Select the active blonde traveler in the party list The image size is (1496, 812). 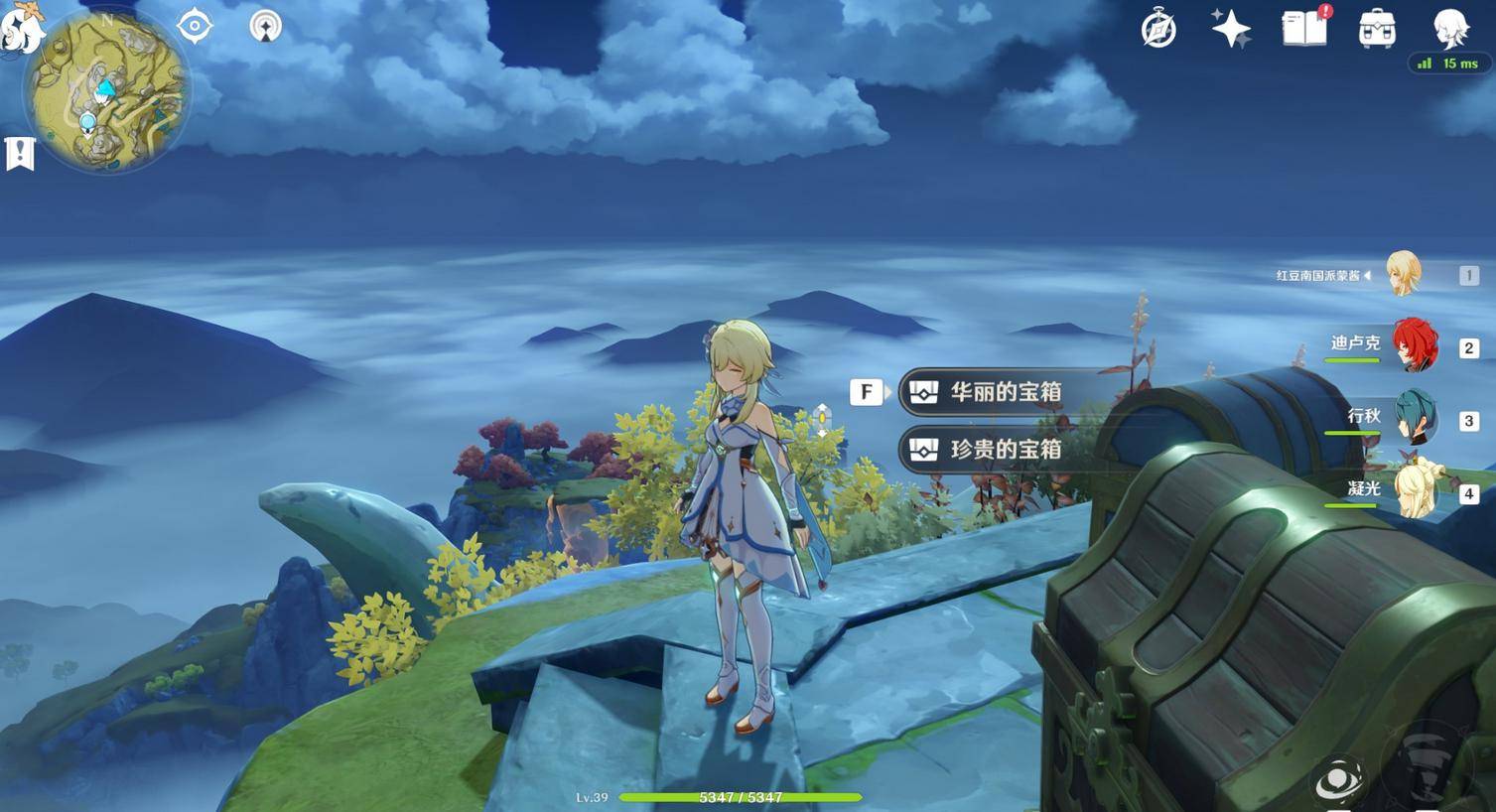point(1404,274)
